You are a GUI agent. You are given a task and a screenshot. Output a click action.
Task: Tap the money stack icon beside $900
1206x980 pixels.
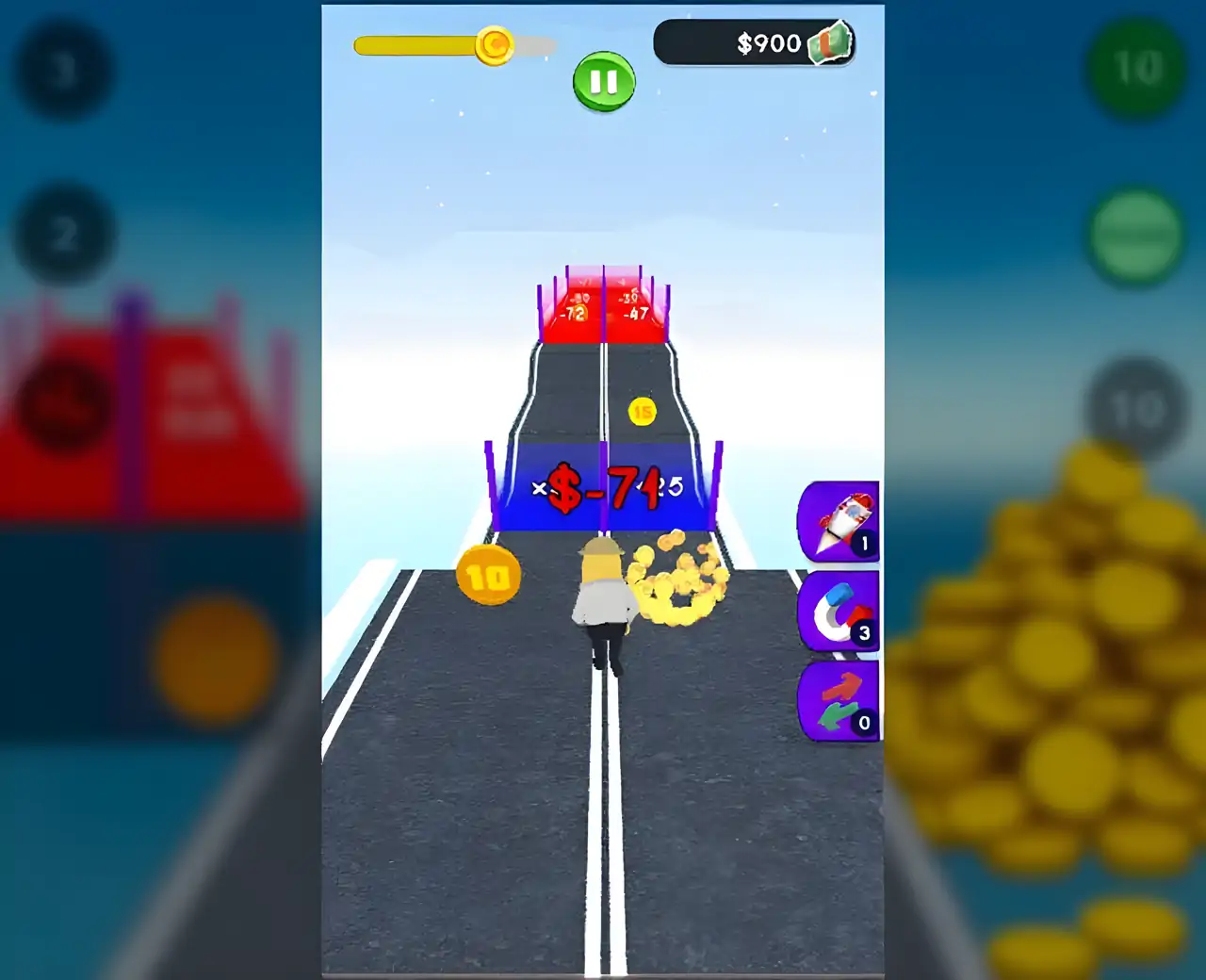[831, 42]
